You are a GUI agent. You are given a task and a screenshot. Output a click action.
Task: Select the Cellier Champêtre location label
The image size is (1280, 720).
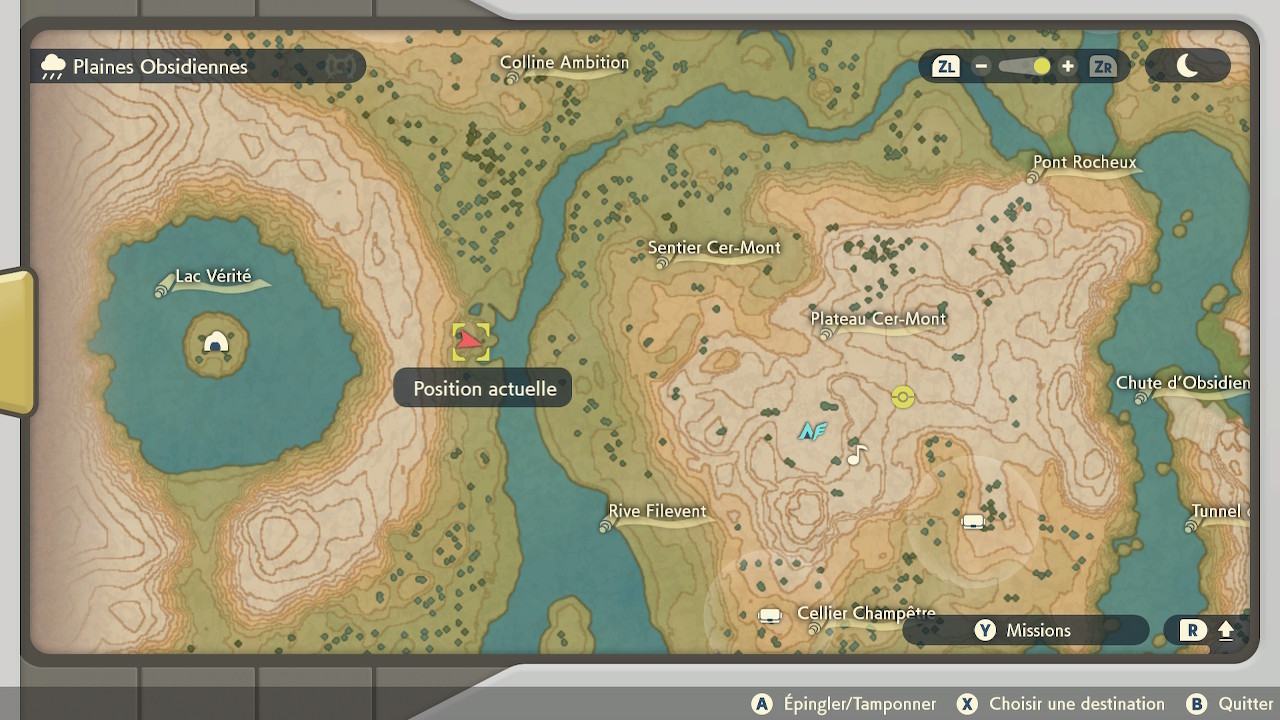(x=865, y=614)
